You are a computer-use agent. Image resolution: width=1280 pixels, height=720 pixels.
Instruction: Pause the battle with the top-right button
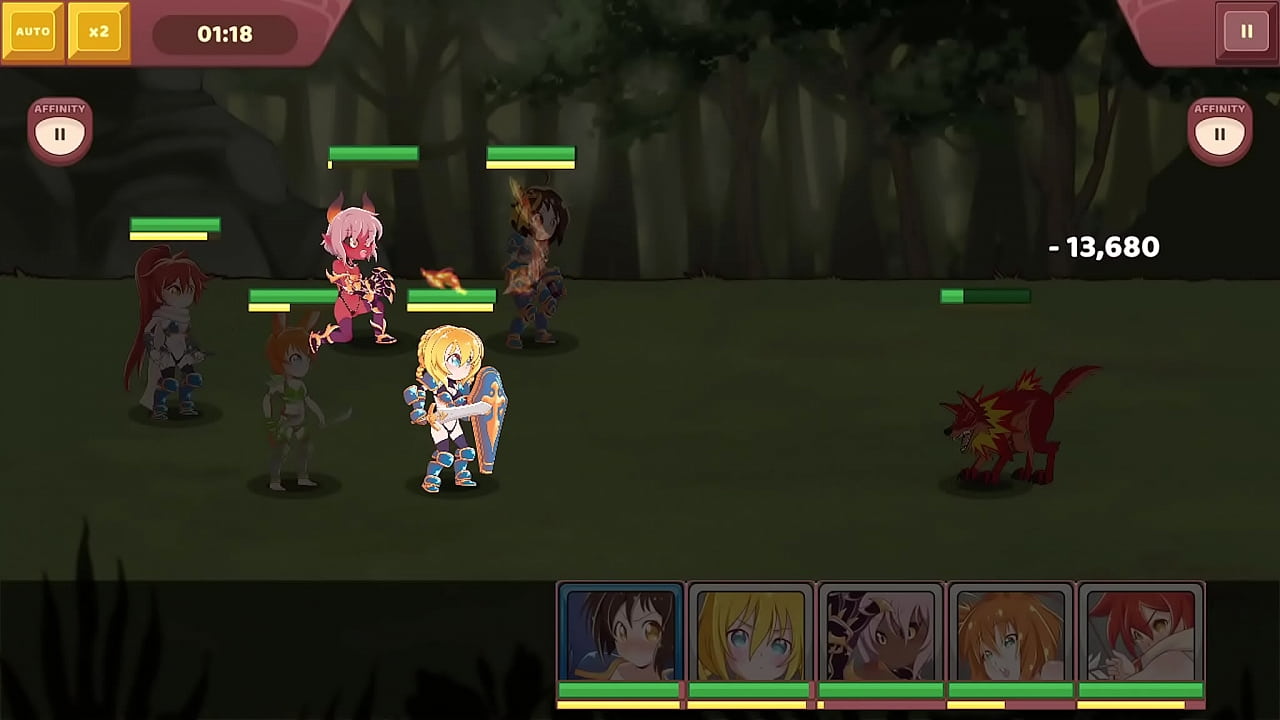(1246, 32)
